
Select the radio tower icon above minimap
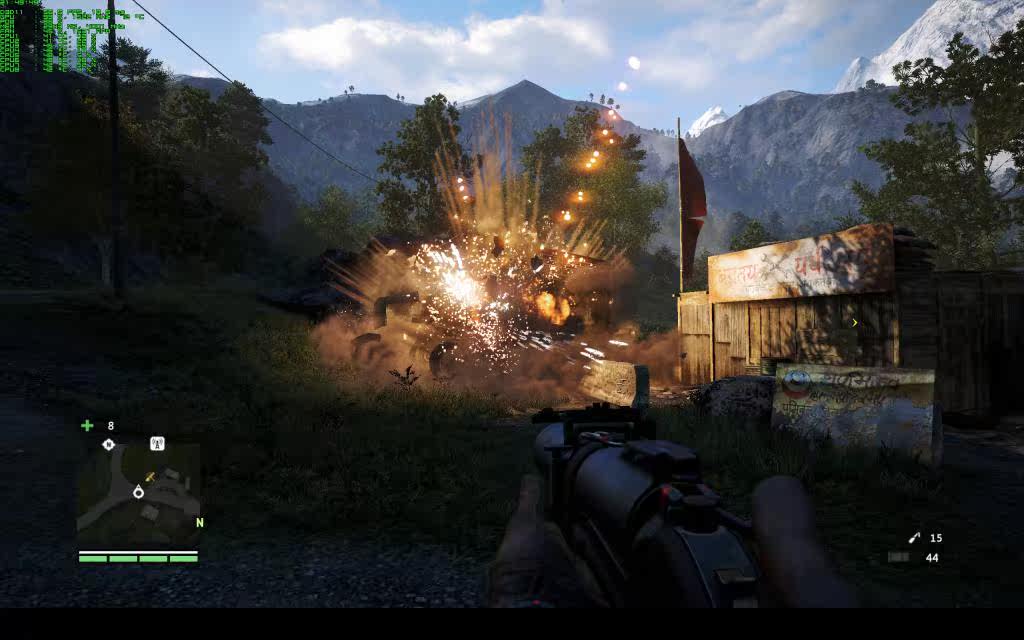(x=157, y=443)
